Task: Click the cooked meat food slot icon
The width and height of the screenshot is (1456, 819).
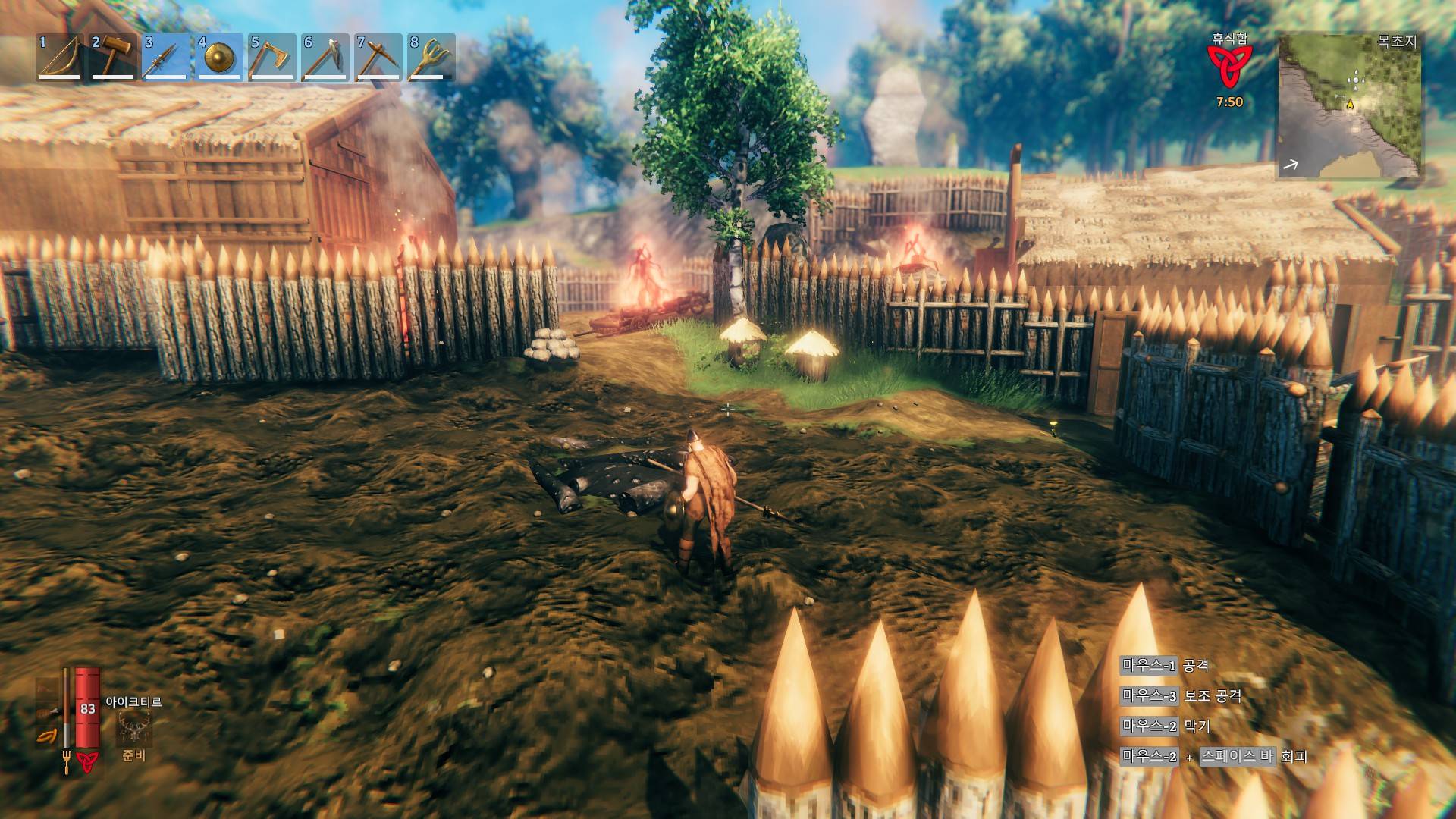Action: [x=46, y=711]
